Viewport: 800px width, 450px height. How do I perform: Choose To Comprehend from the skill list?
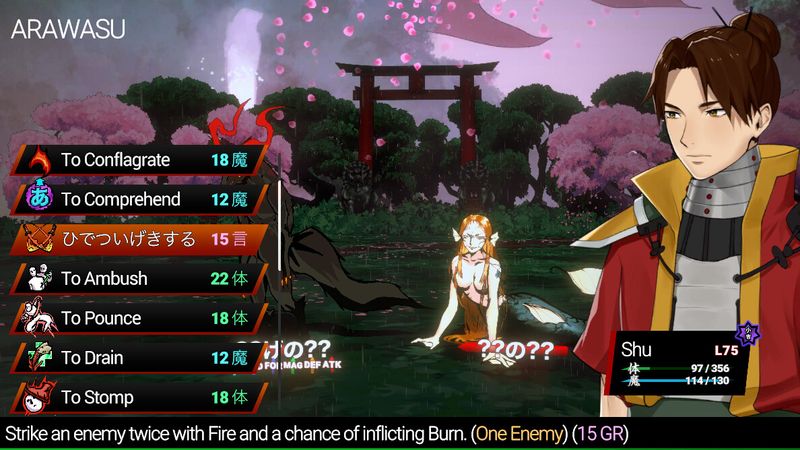coord(140,199)
